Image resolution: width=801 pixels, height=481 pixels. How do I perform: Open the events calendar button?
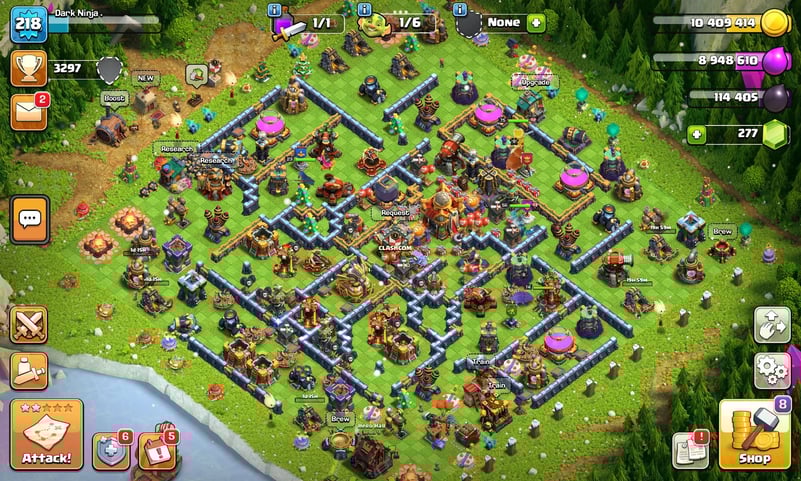pos(156,451)
